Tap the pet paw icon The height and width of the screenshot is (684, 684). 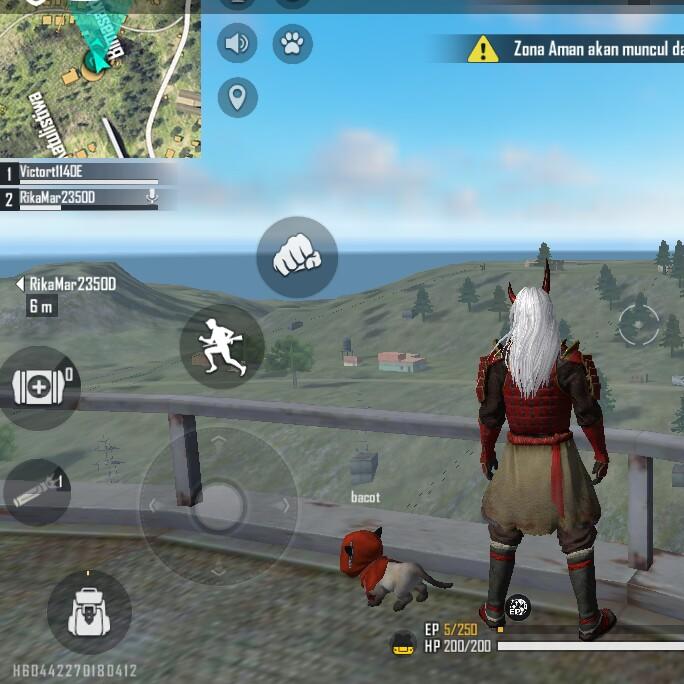point(292,44)
